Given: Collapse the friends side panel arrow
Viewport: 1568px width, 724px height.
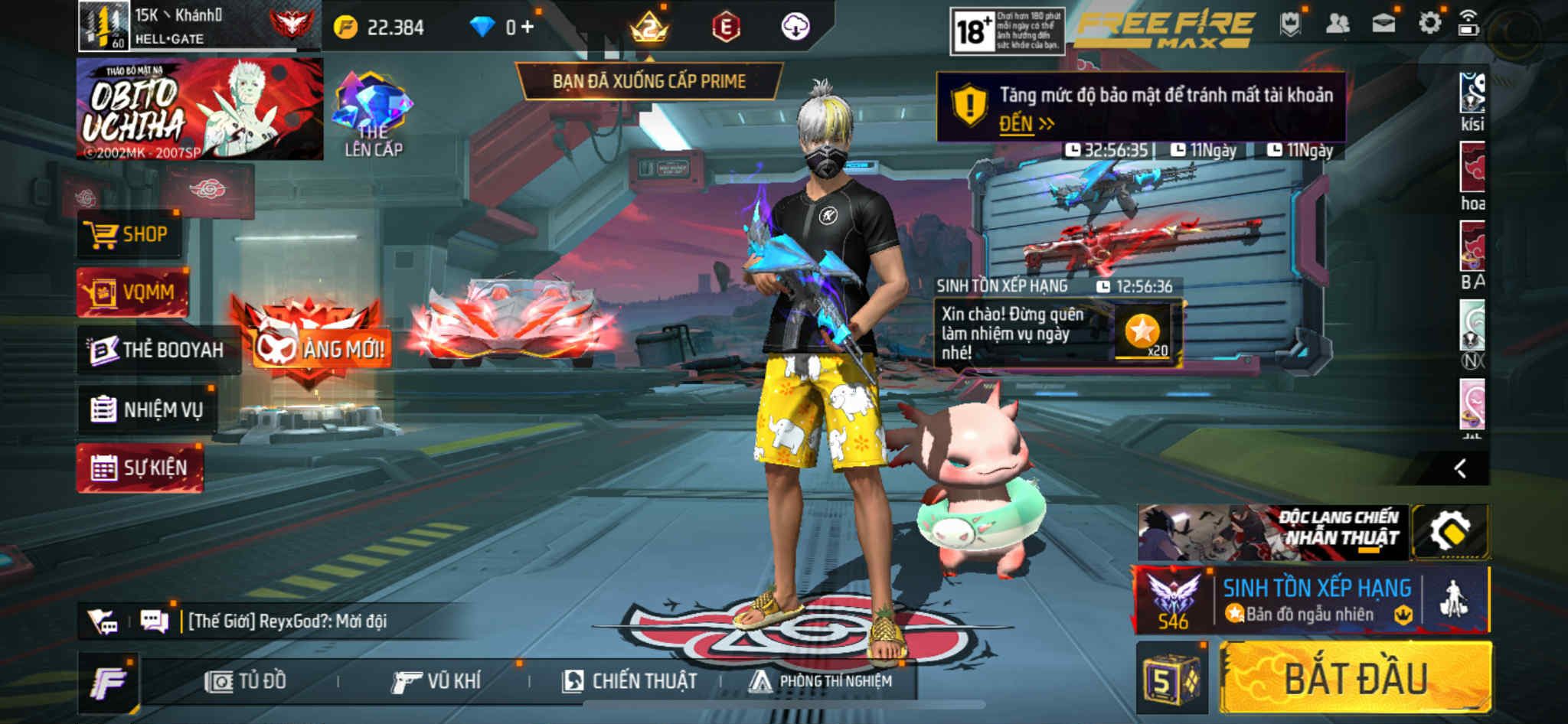Looking at the screenshot, I should pyautogui.click(x=1460, y=468).
